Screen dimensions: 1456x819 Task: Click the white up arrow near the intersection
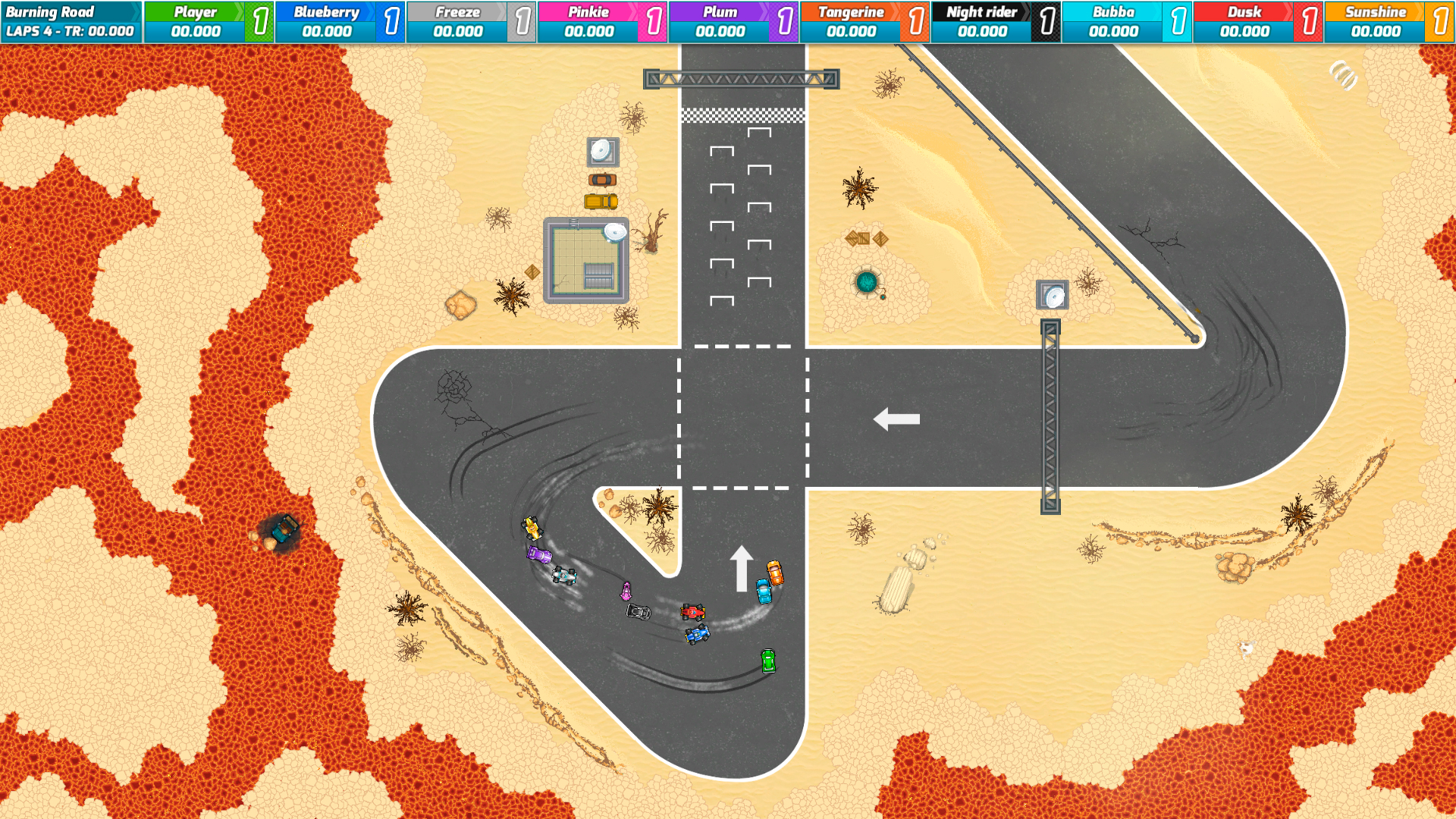[743, 568]
